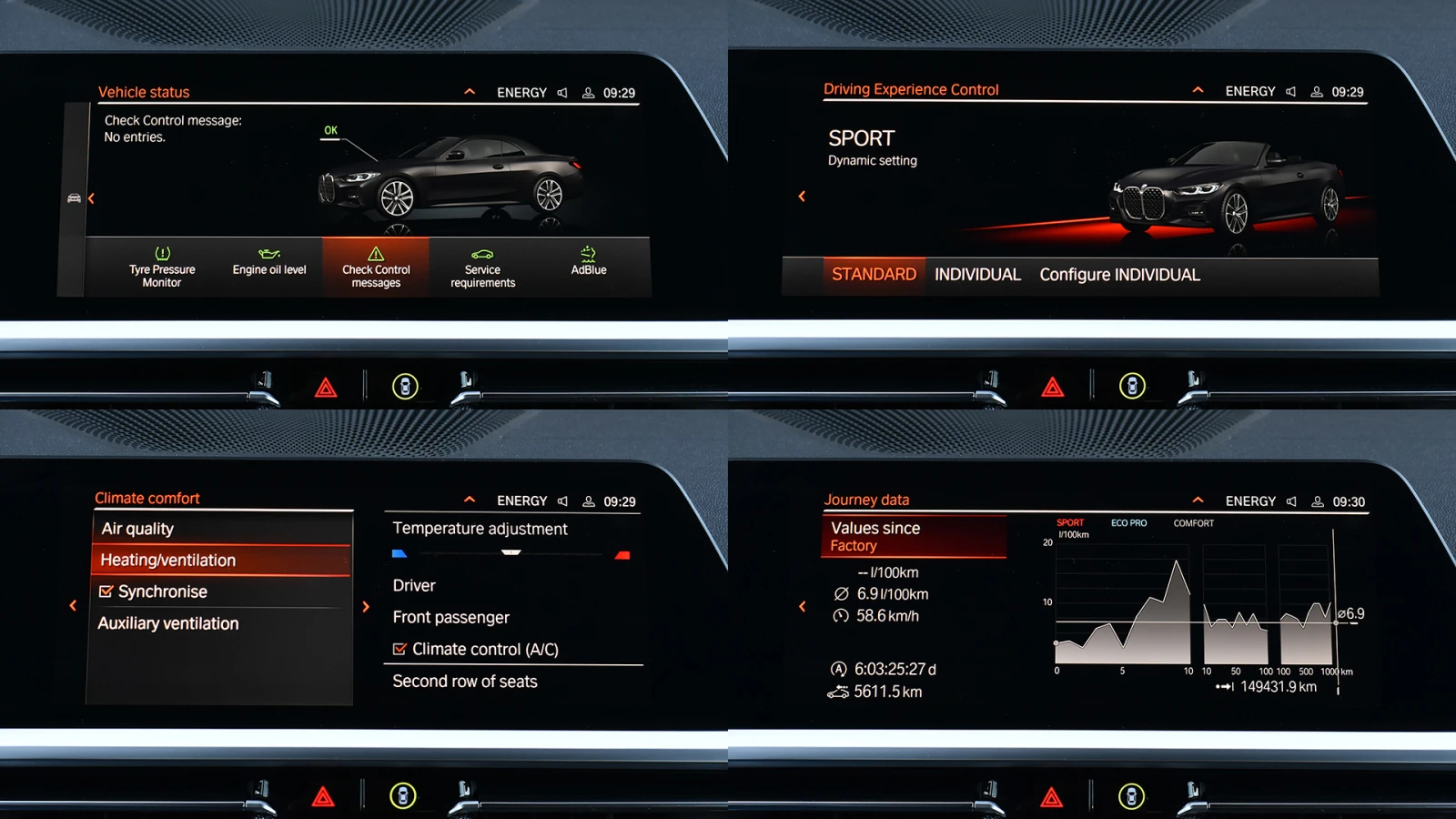This screenshot has width=1456, height=819.
Task: Toggle the Synchronise checkbox
Action: 106,591
